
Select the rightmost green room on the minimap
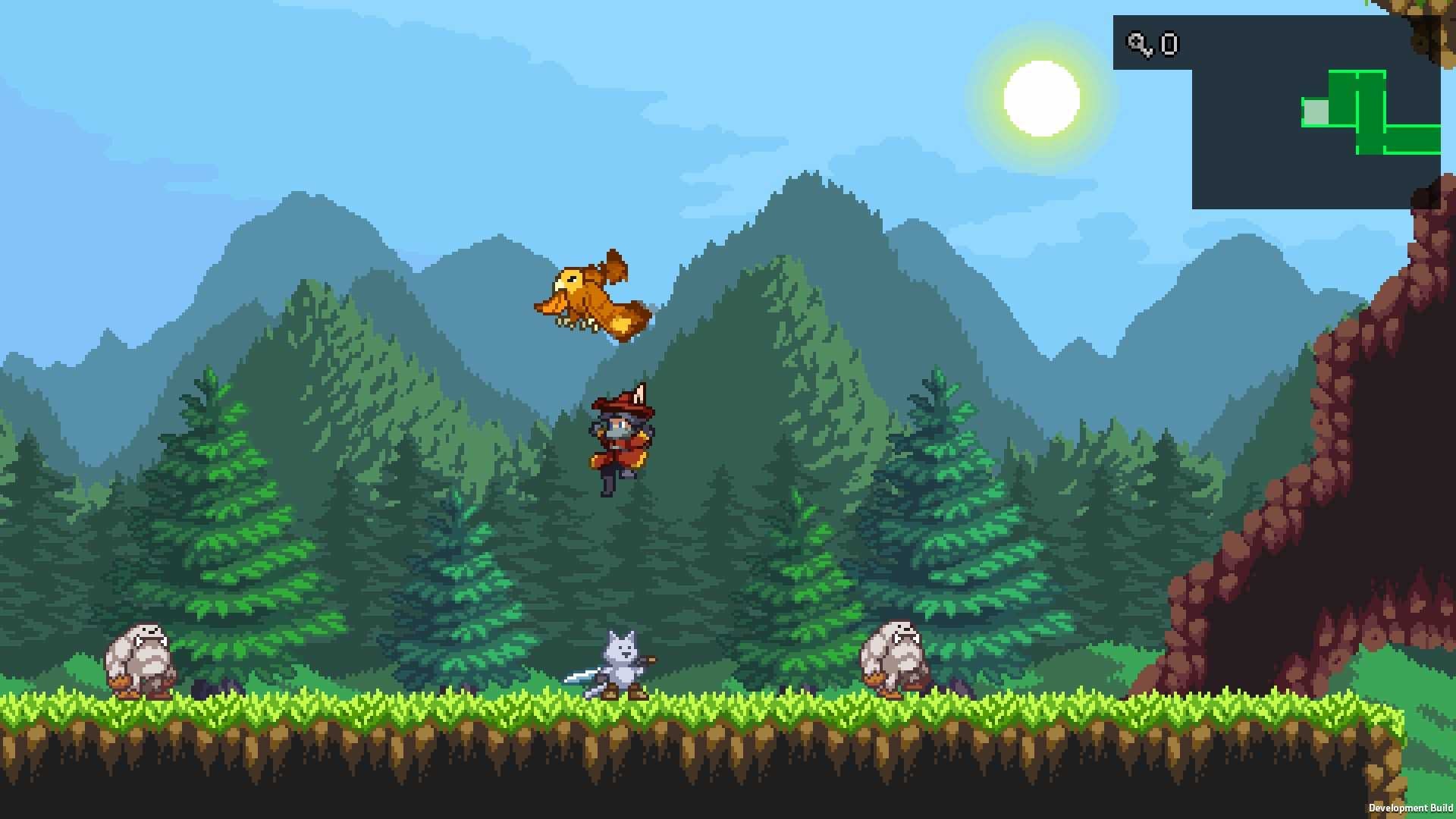pyautogui.click(x=1410, y=140)
